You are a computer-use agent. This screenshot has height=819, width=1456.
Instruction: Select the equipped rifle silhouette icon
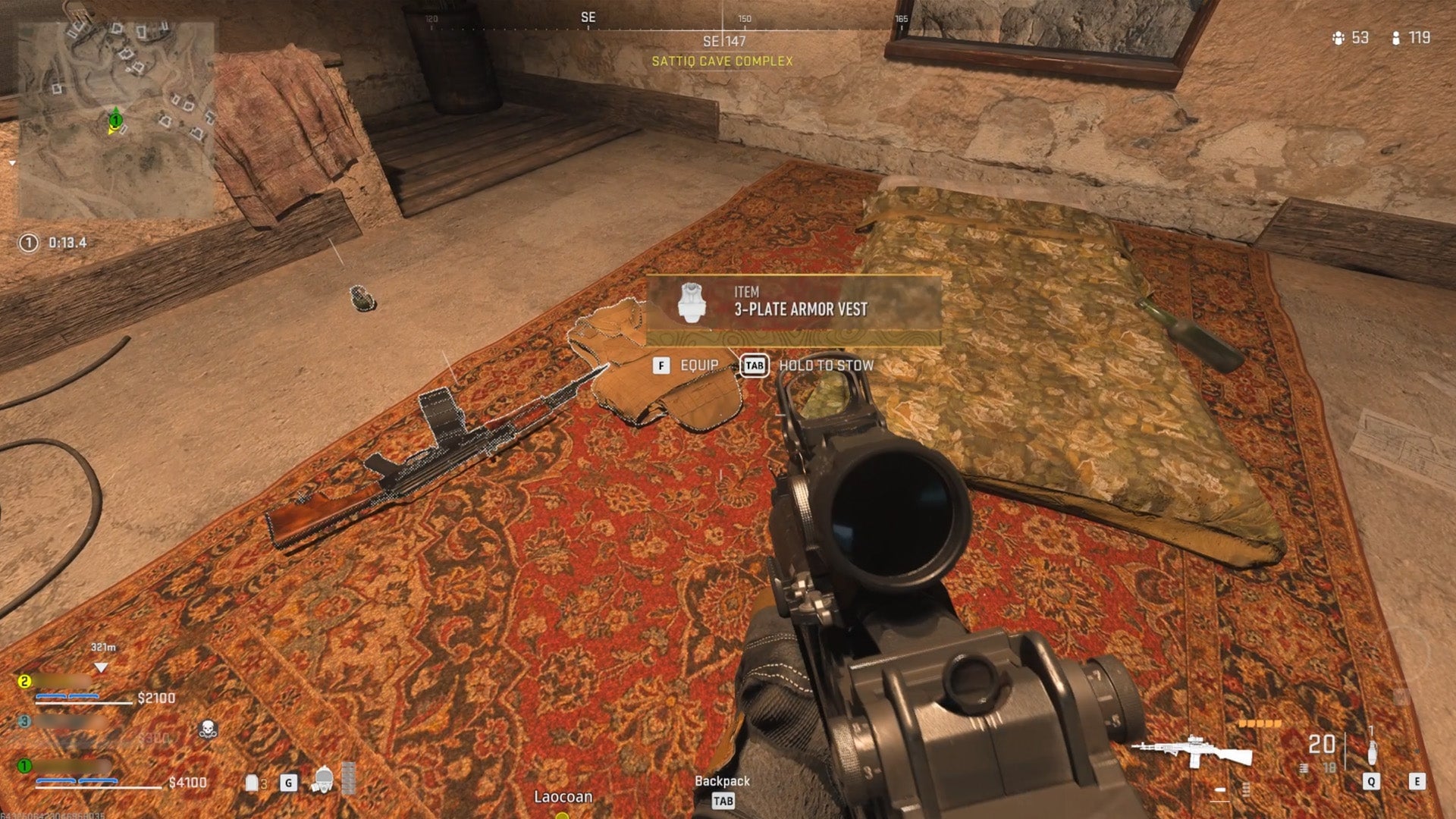1191,749
